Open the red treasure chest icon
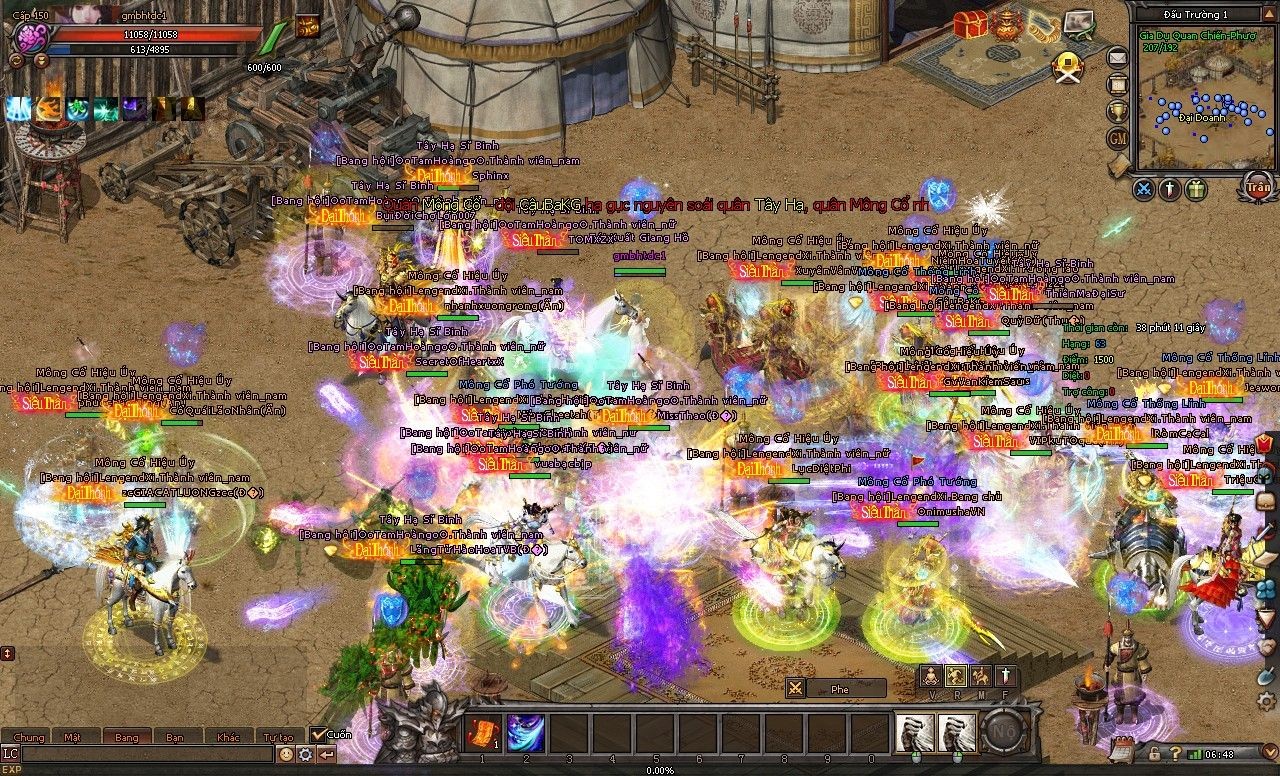Viewport: 1280px width, 776px height. [x=968, y=24]
